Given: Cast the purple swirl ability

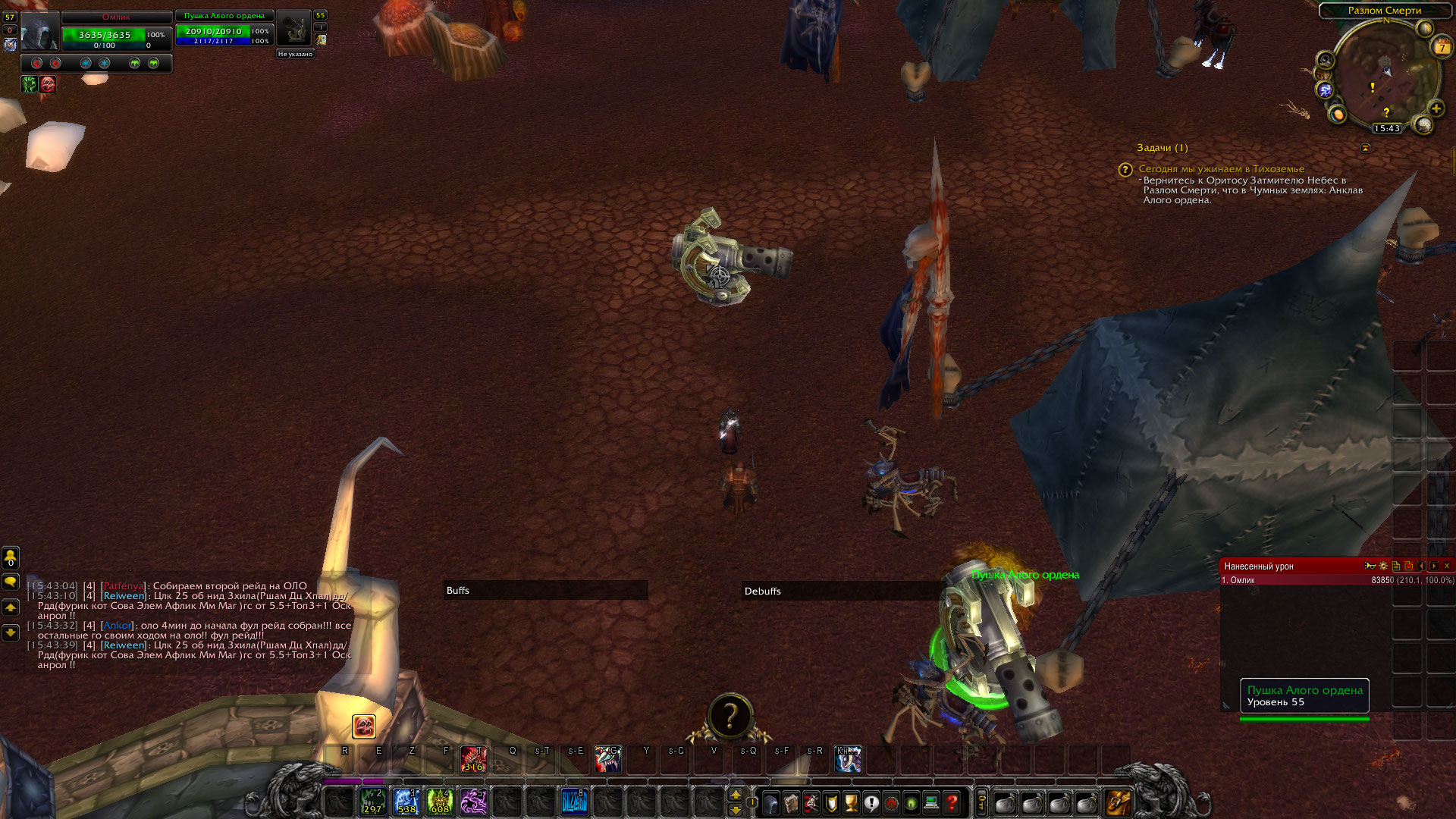Looking at the screenshot, I should point(473,802).
